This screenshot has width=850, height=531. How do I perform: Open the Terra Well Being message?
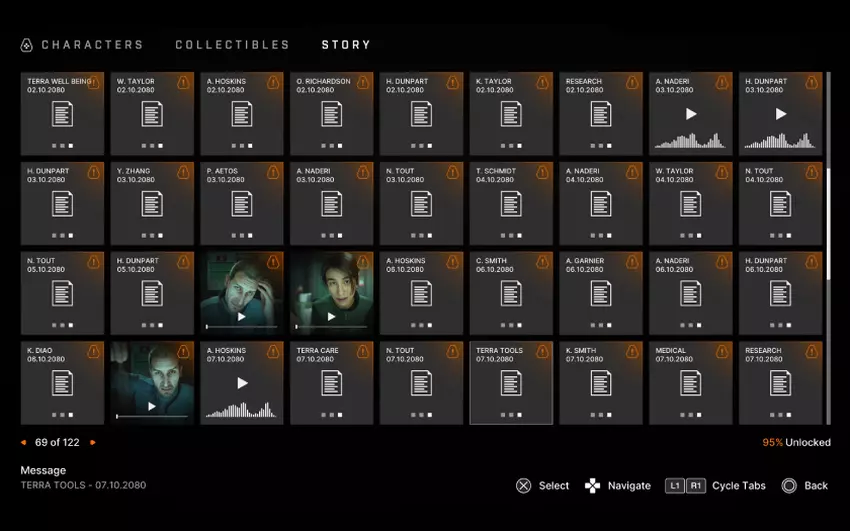(x=62, y=113)
